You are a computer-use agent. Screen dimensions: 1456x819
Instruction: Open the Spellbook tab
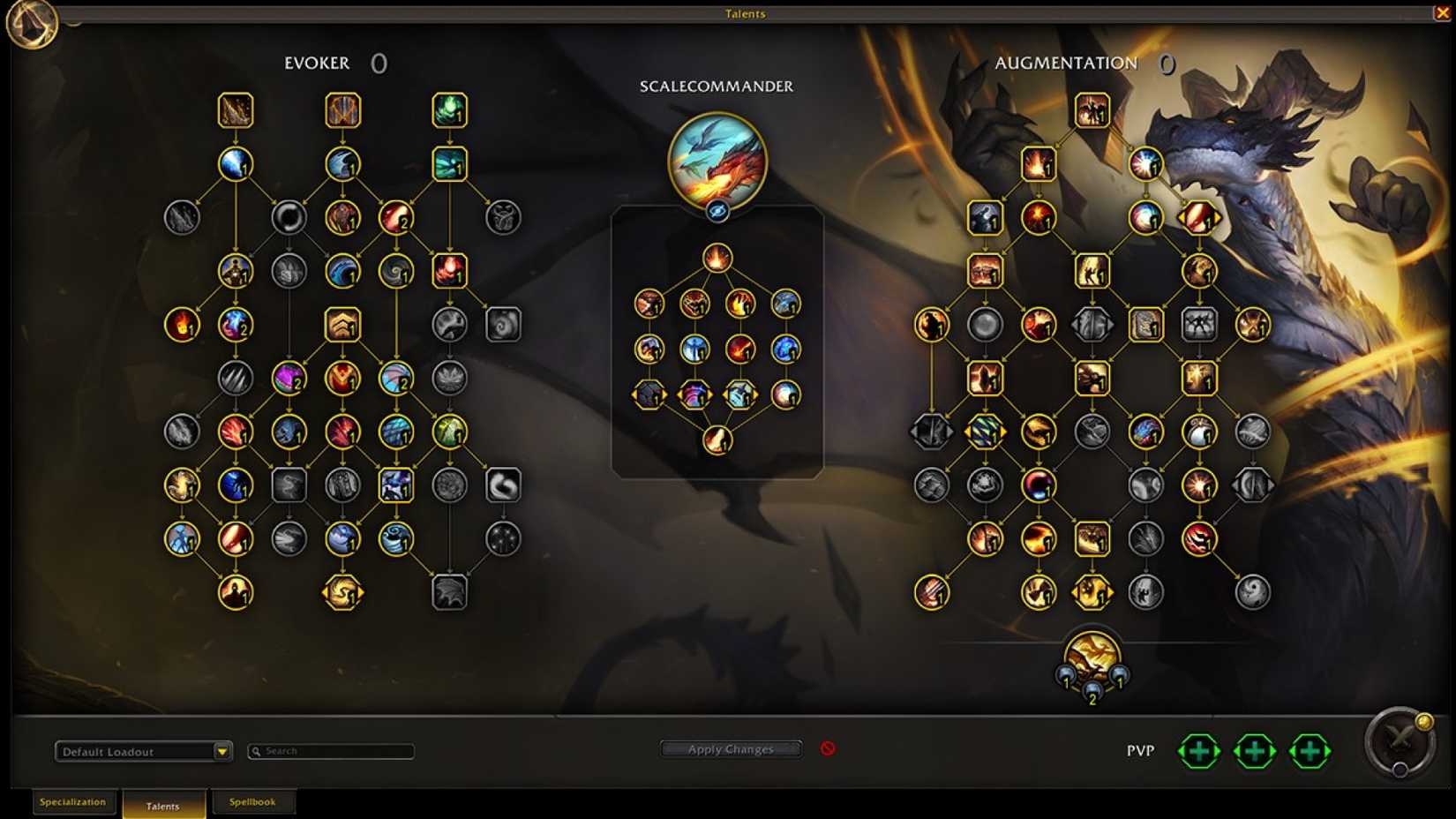point(253,801)
